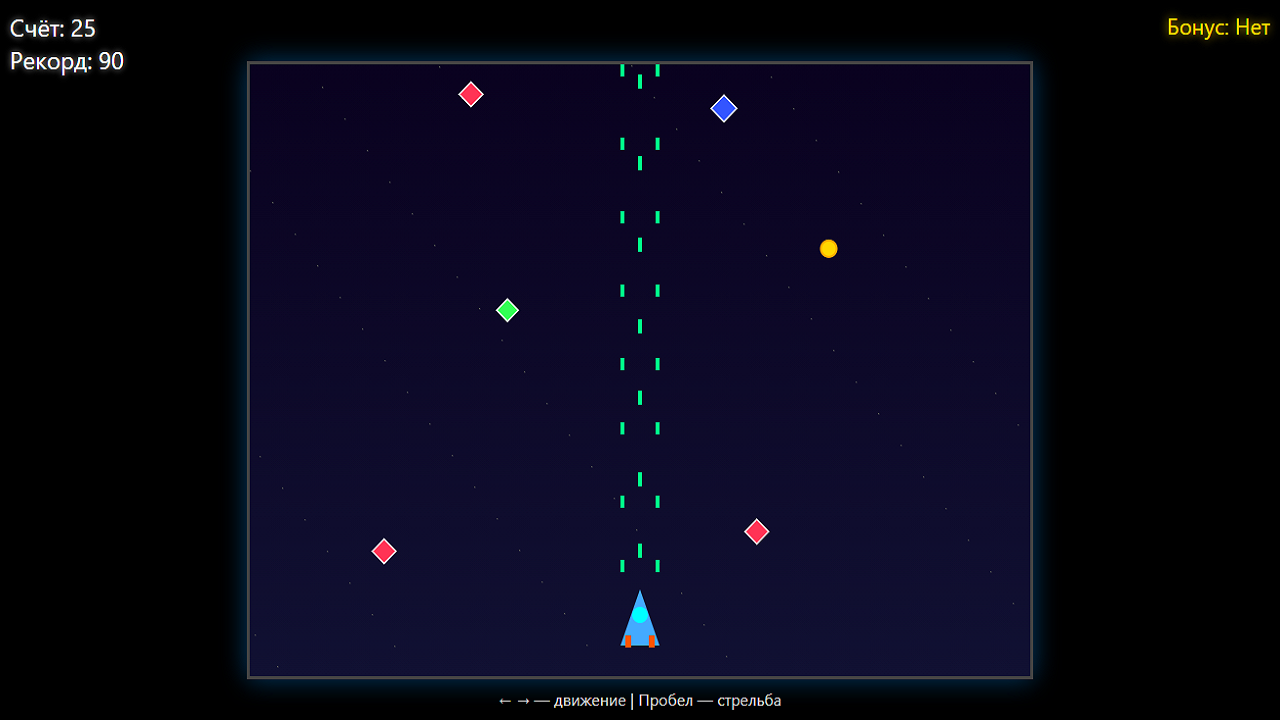Click 'Пробел — стрельба' in the hint text
The width and height of the screenshot is (1280, 720).
[712, 701]
